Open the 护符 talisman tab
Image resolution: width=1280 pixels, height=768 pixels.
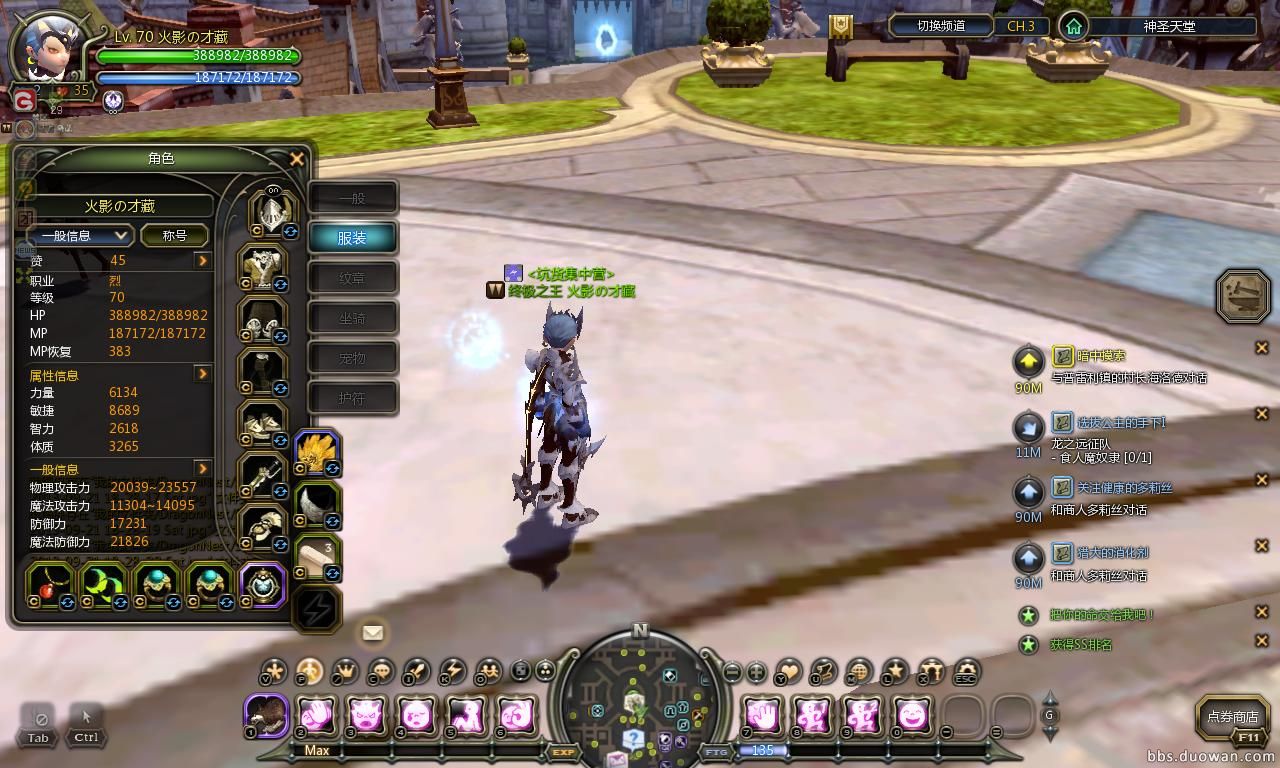click(352, 398)
